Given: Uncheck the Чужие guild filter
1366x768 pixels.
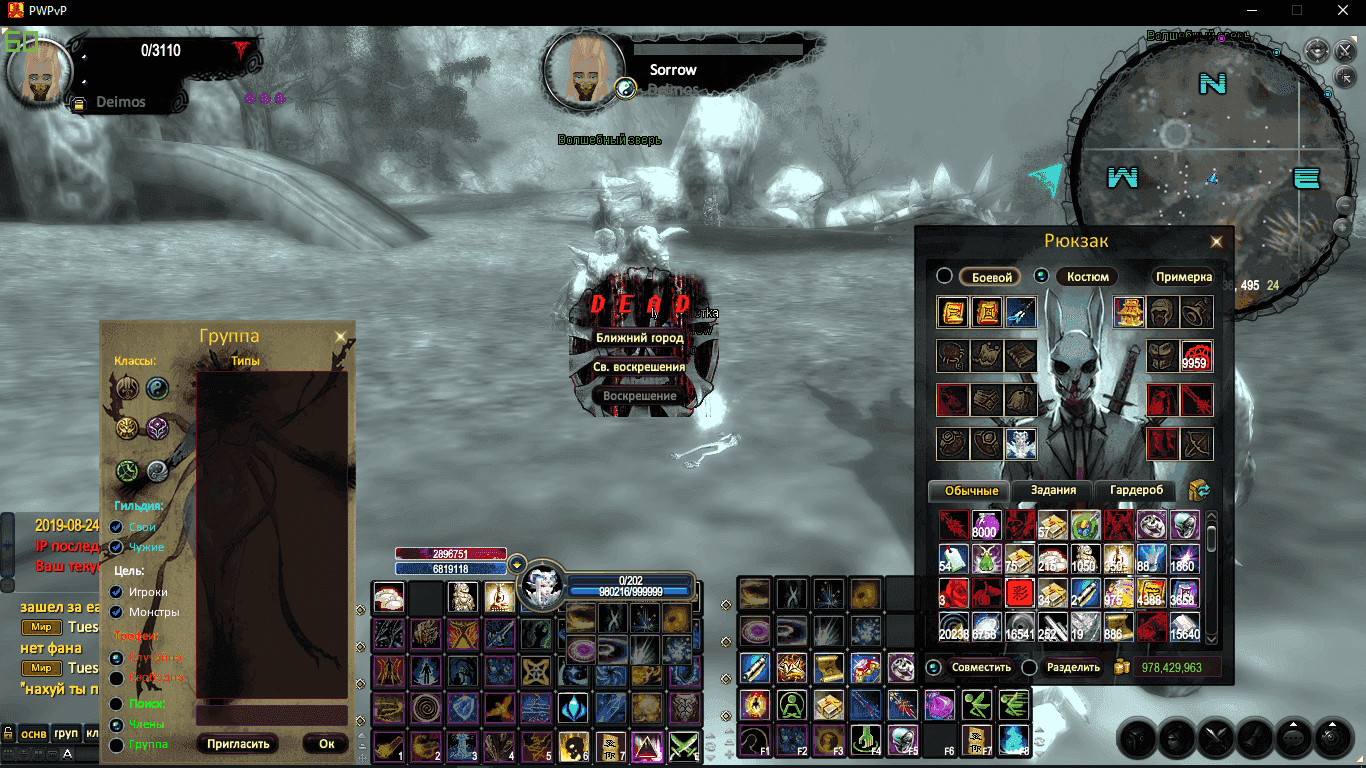Looking at the screenshot, I should tap(117, 547).
